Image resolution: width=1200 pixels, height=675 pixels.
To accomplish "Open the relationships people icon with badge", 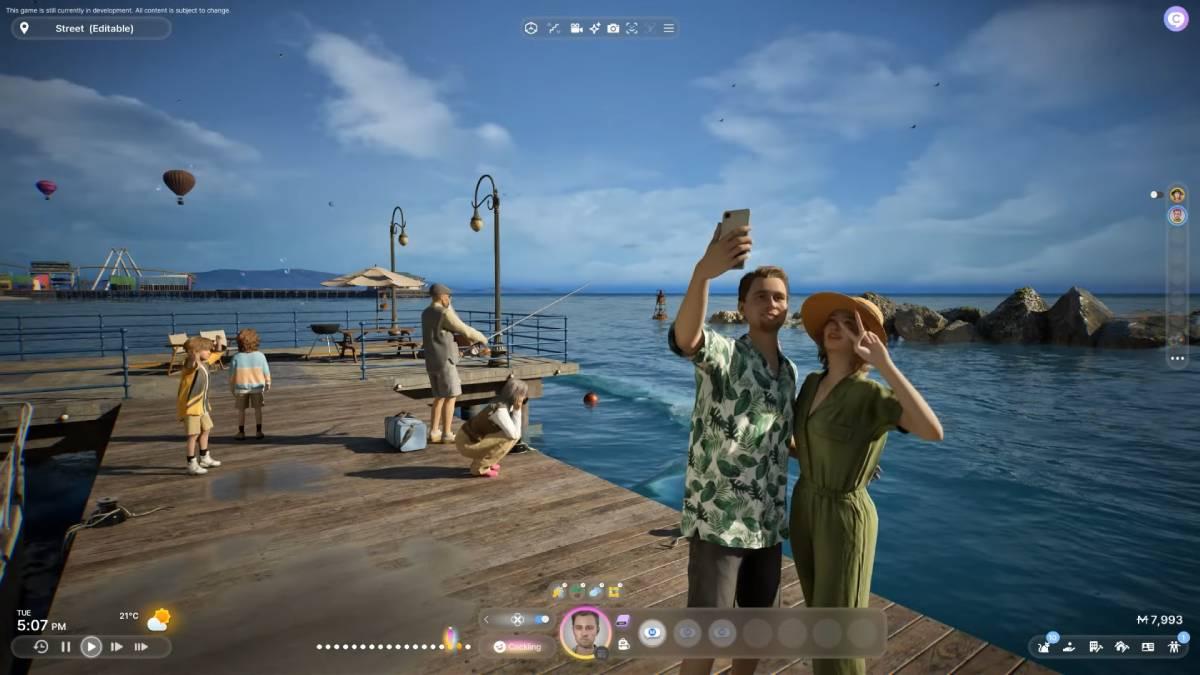I will point(1175,647).
